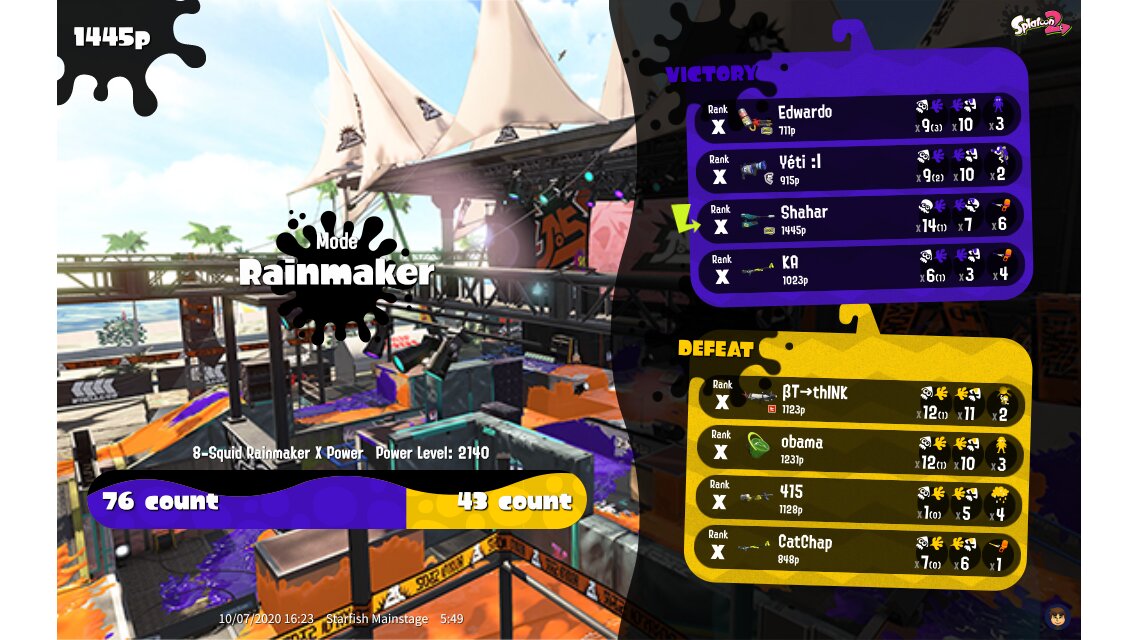The height and width of the screenshot is (640, 1138).
Task: Open βT→thINK's defeat team row
Action: coord(858,400)
